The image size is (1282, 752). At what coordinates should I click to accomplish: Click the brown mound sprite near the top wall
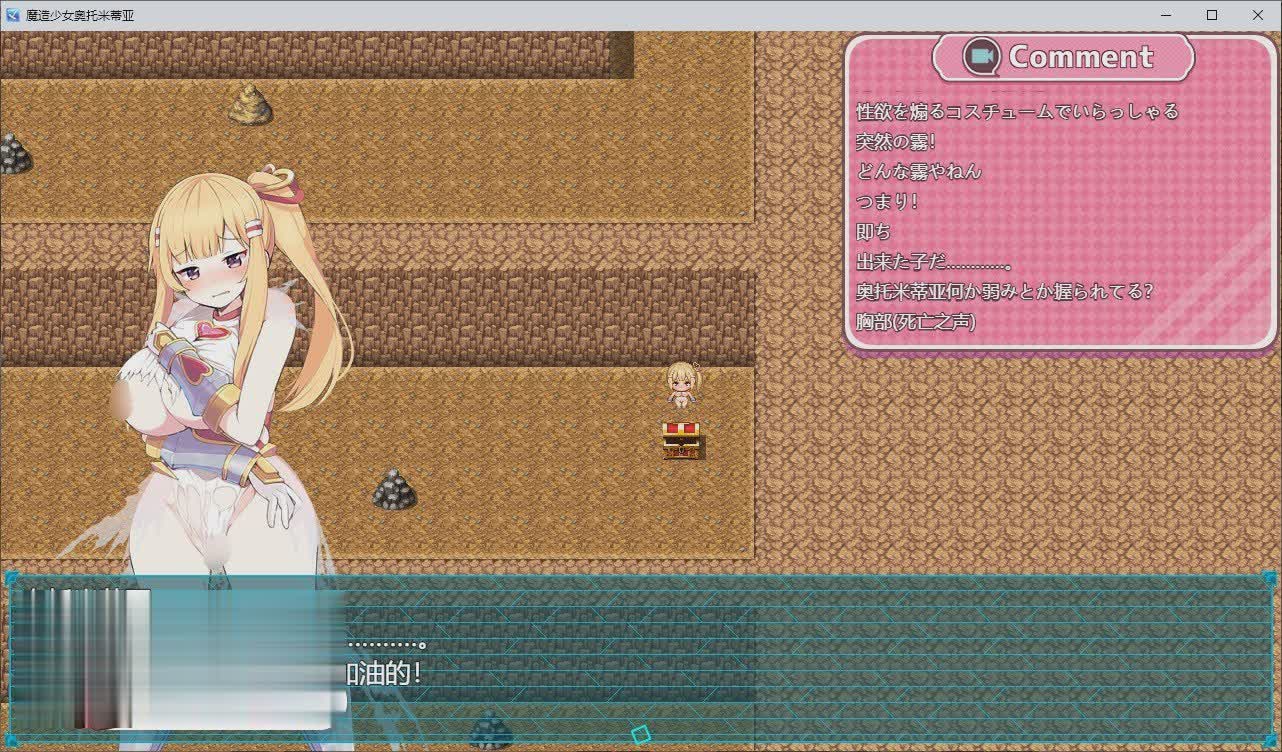(250, 105)
